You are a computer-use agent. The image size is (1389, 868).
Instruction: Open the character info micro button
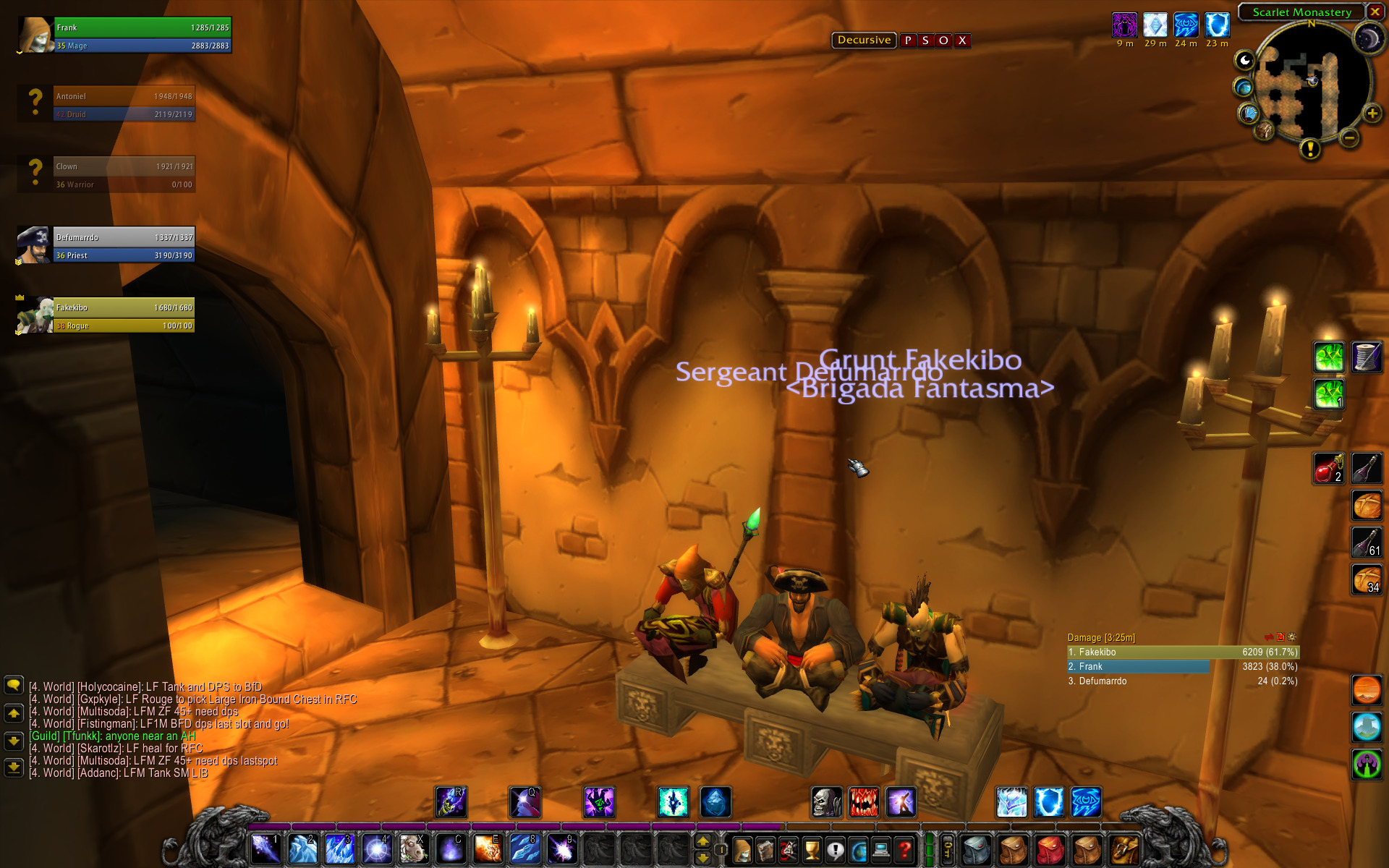(x=743, y=849)
